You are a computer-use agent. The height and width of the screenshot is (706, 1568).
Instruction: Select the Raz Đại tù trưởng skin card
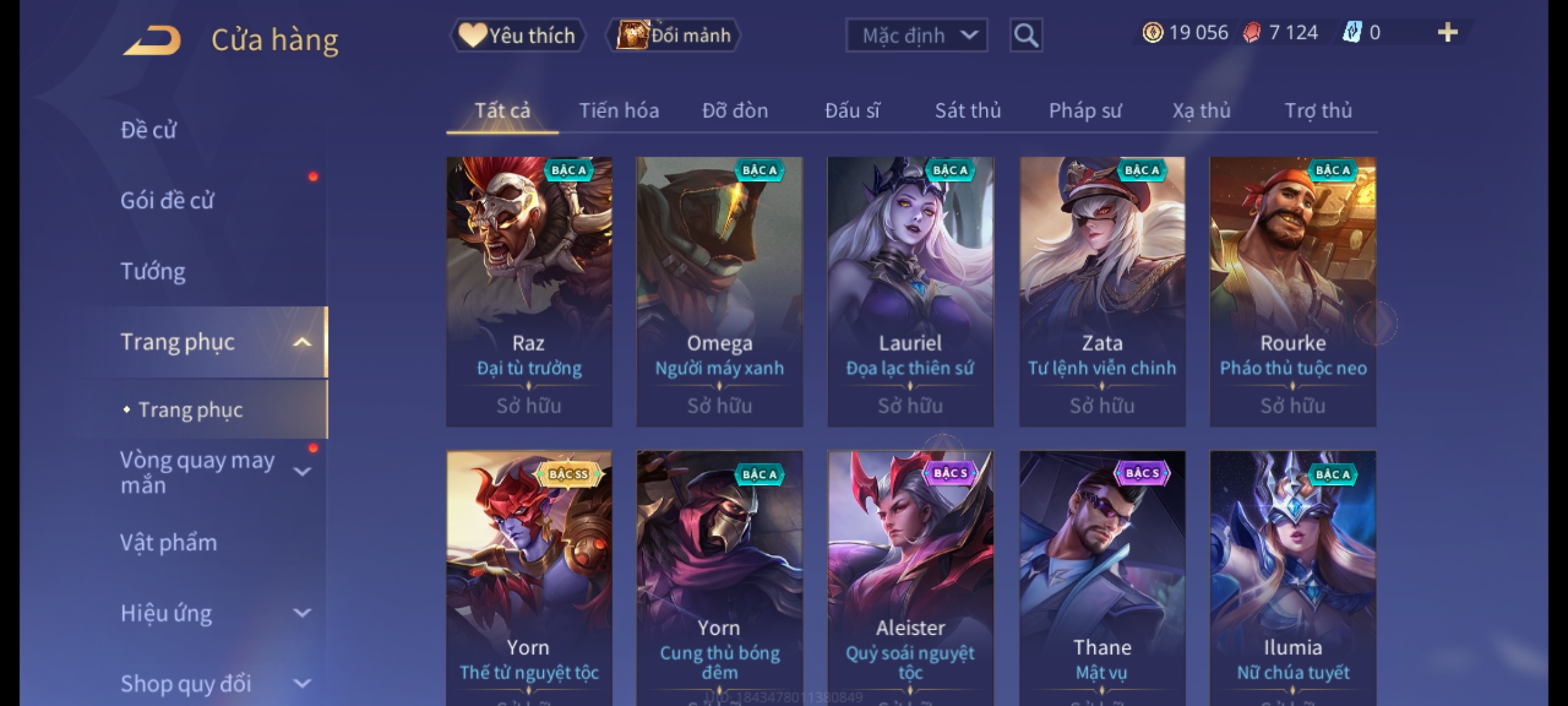tap(529, 291)
